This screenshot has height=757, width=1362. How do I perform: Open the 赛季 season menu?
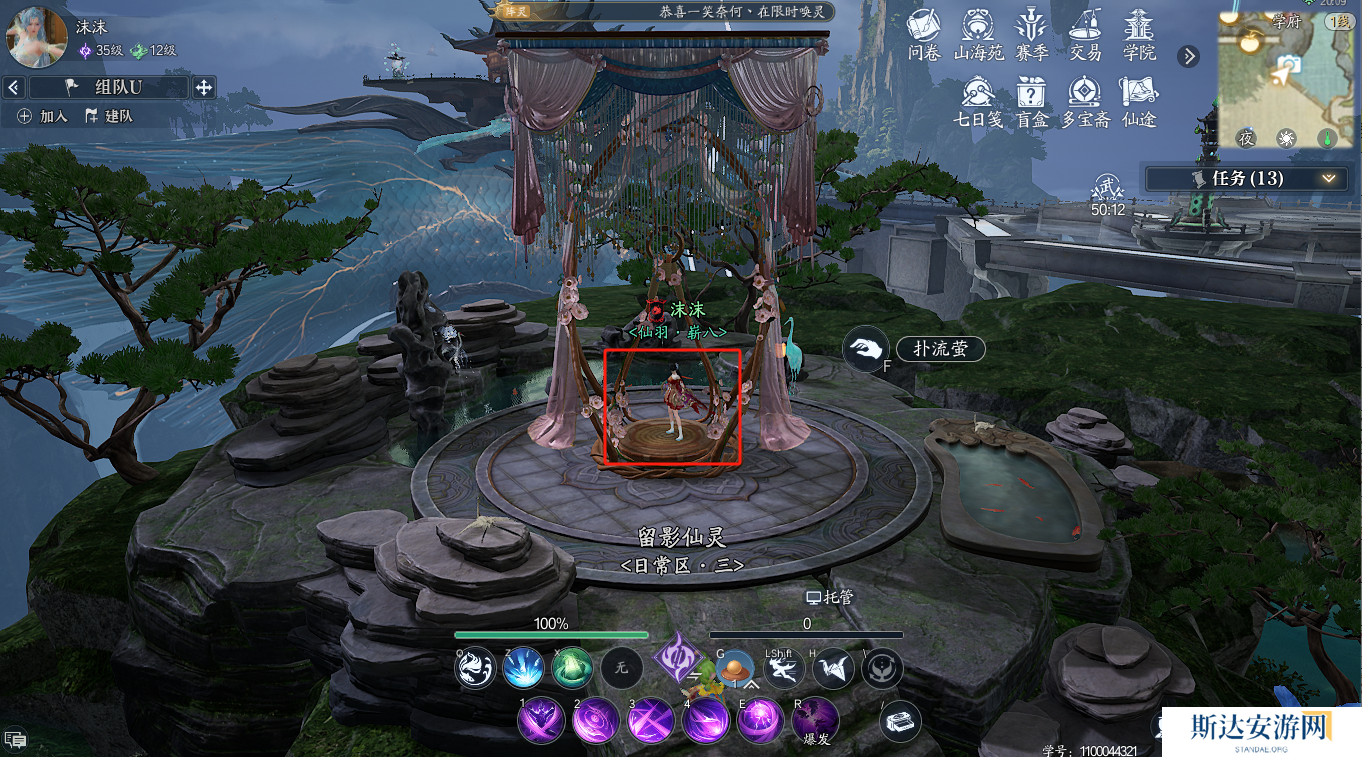coord(1031,33)
